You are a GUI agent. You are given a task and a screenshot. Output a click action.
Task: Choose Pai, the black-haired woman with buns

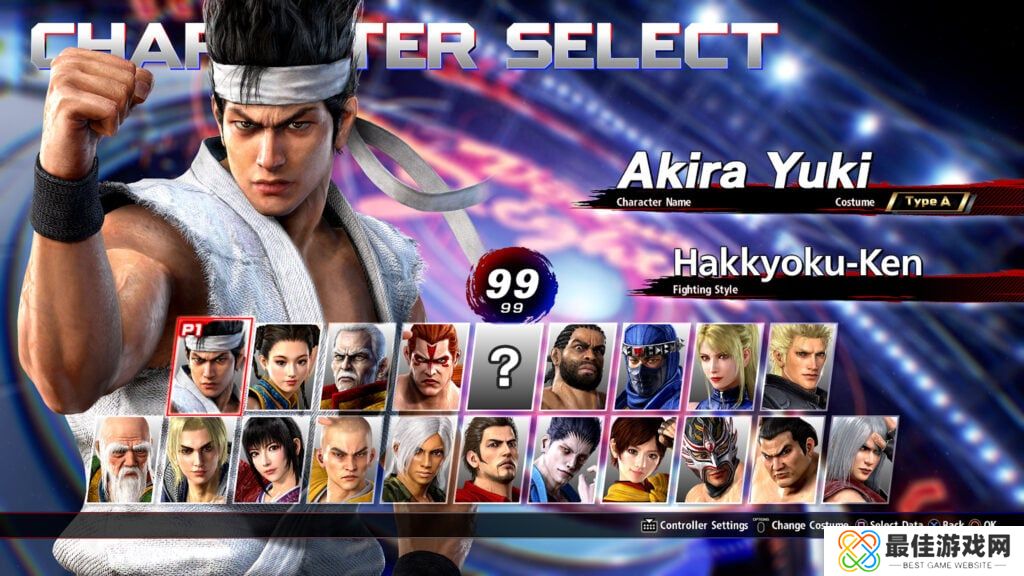pos(285,367)
